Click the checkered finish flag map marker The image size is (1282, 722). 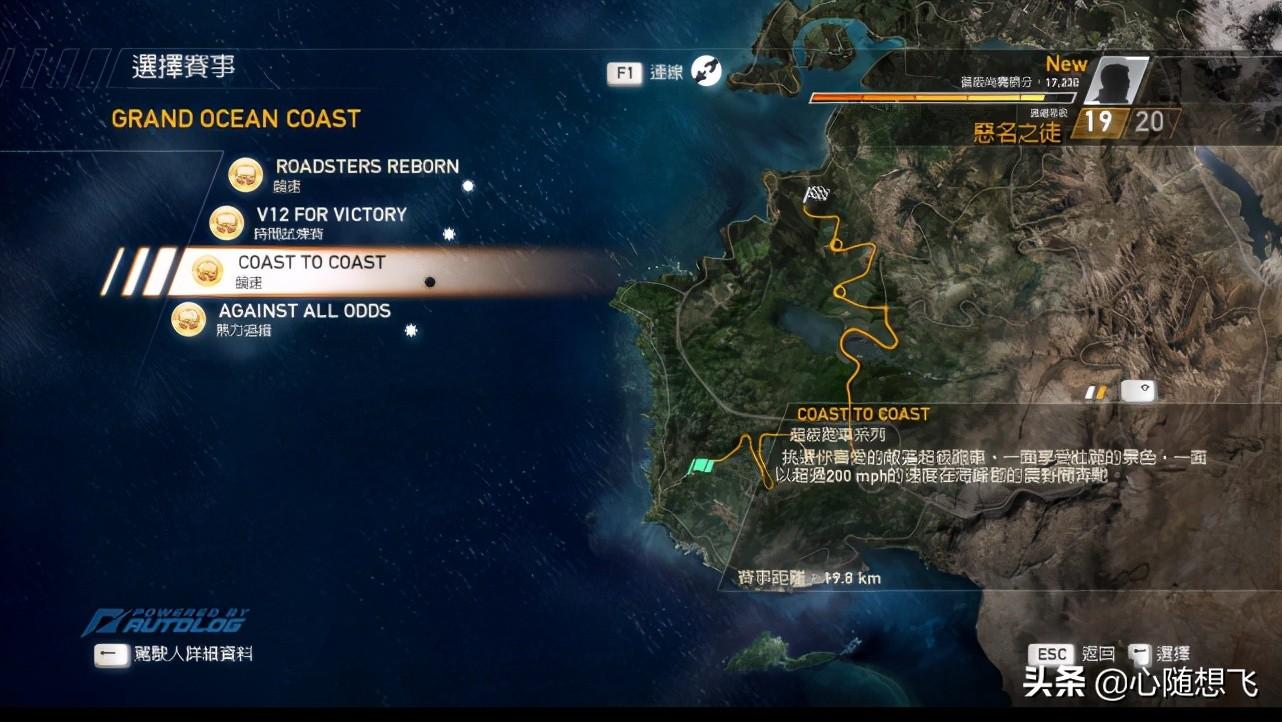coord(817,194)
